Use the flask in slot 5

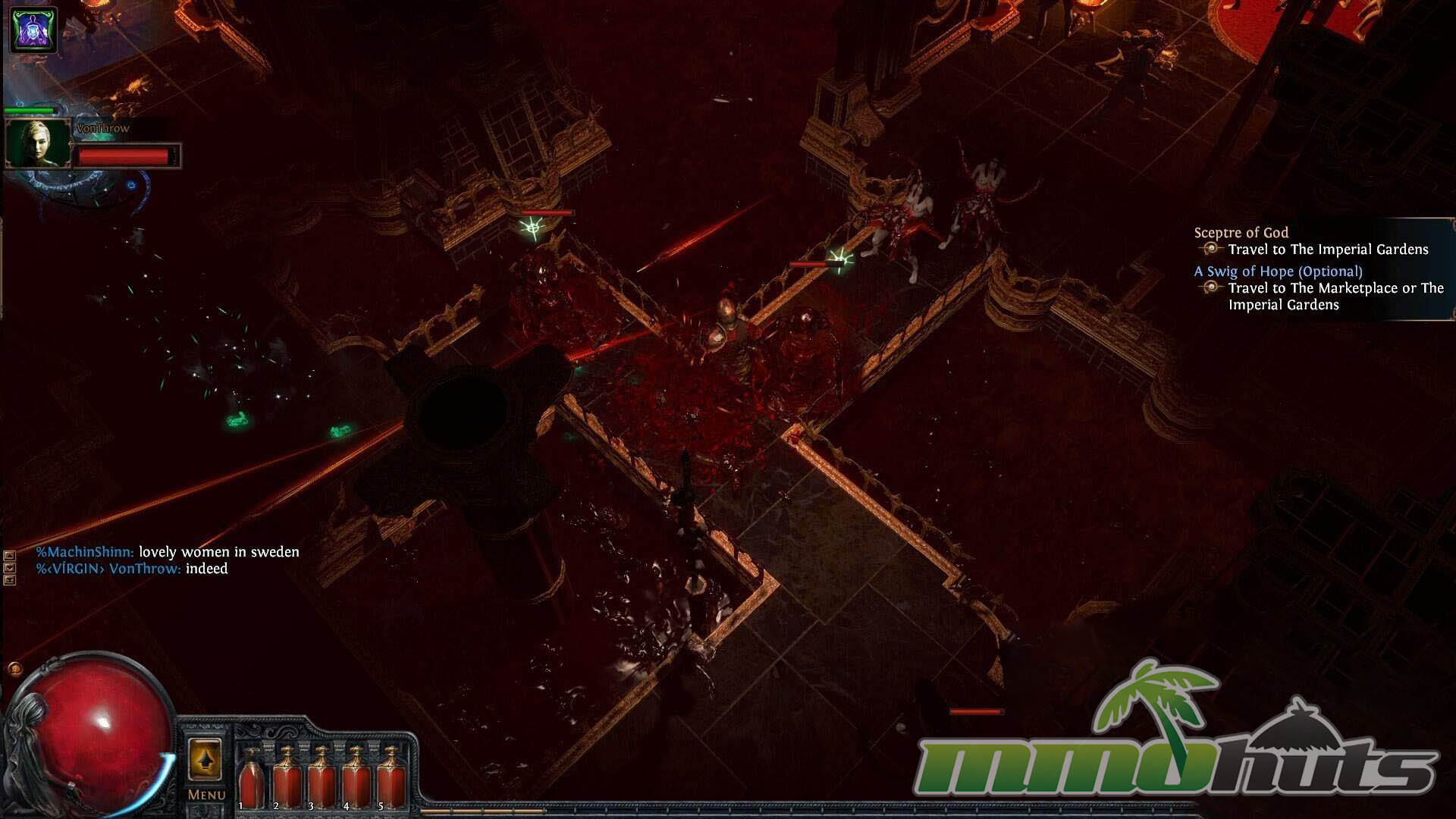(x=391, y=777)
